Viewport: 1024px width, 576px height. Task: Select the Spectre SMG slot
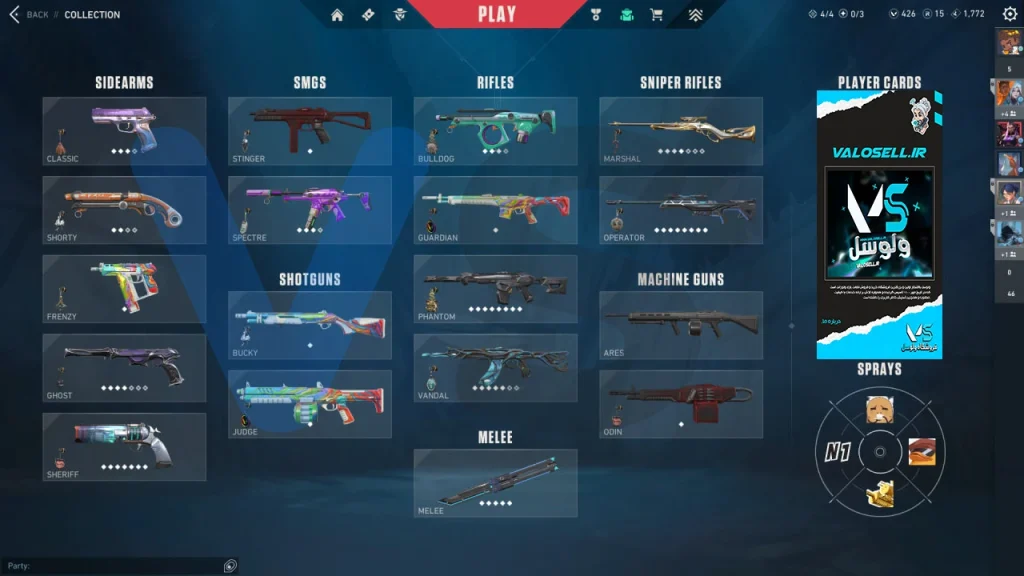pos(310,210)
